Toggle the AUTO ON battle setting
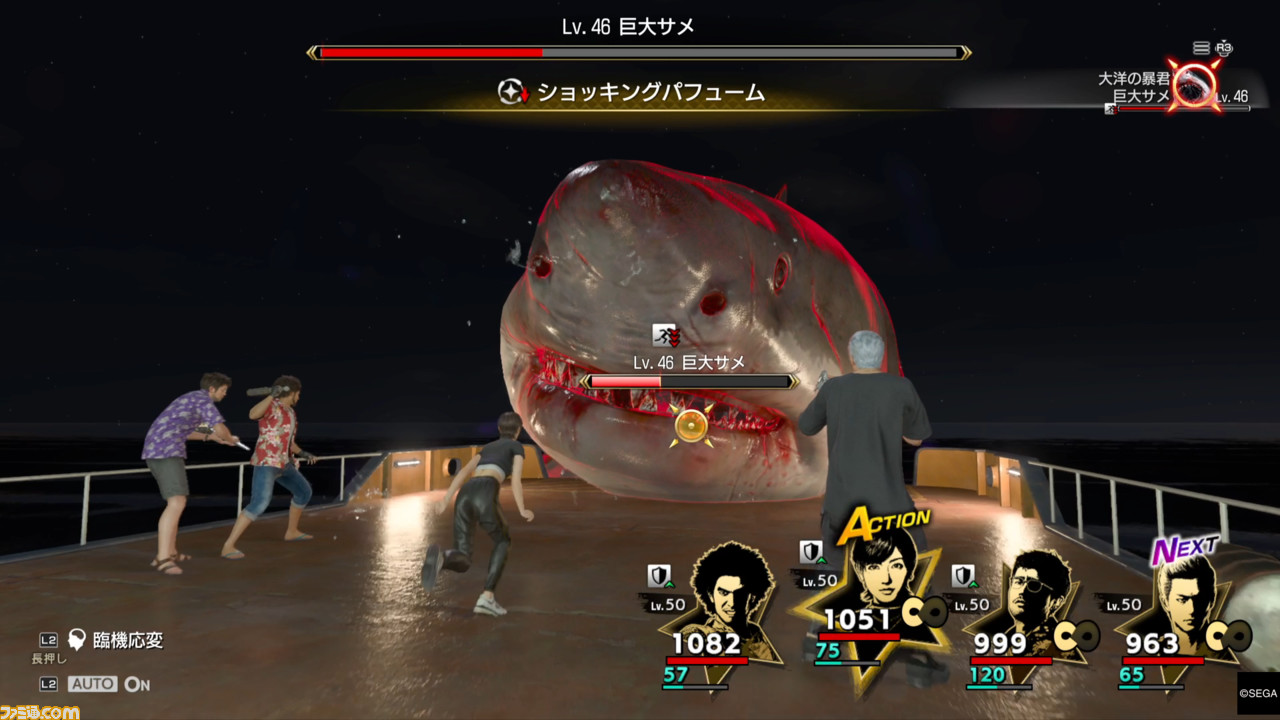Viewport: 1280px width, 720px height. click(x=109, y=684)
